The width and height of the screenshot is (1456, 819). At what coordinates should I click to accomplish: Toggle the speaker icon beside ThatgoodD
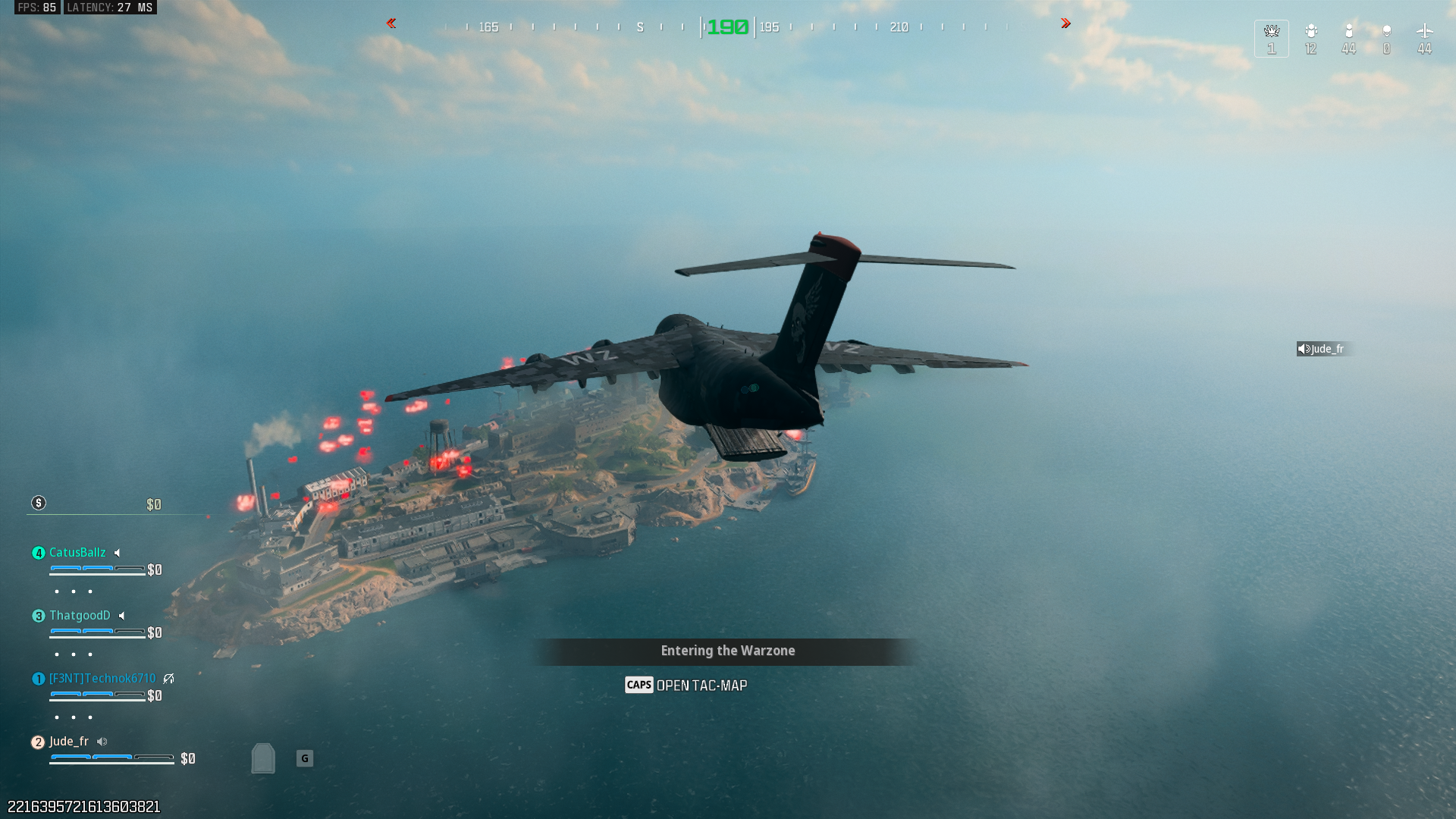122,616
